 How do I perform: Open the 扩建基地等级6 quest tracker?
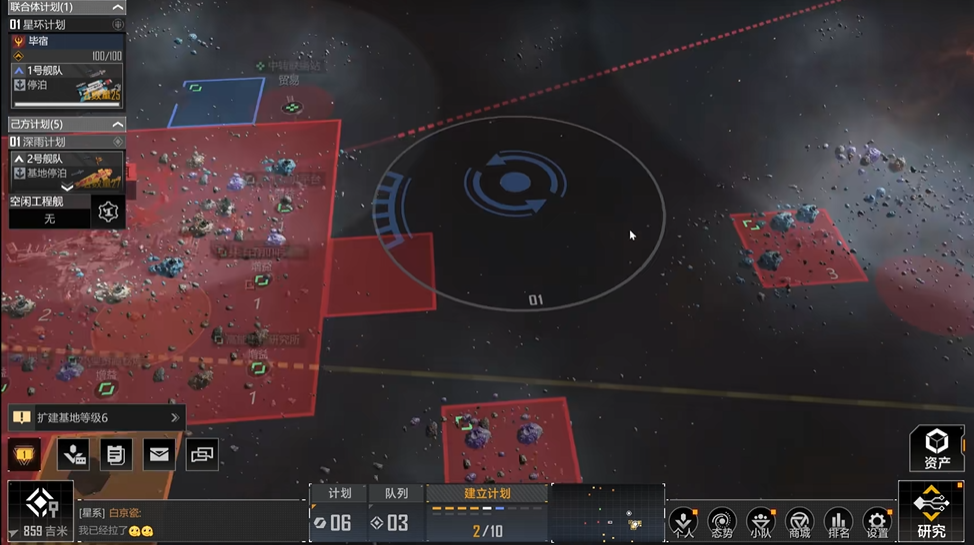pos(95,418)
